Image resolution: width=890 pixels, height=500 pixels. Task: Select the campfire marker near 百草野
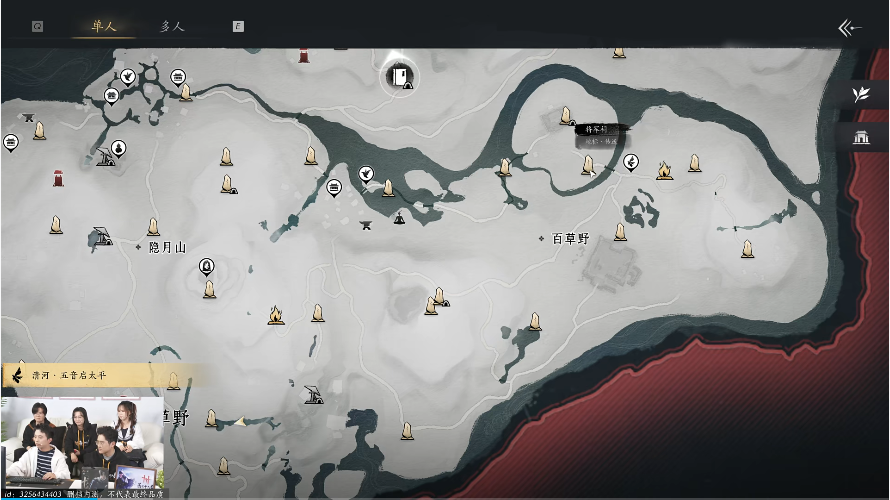click(x=664, y=171)
